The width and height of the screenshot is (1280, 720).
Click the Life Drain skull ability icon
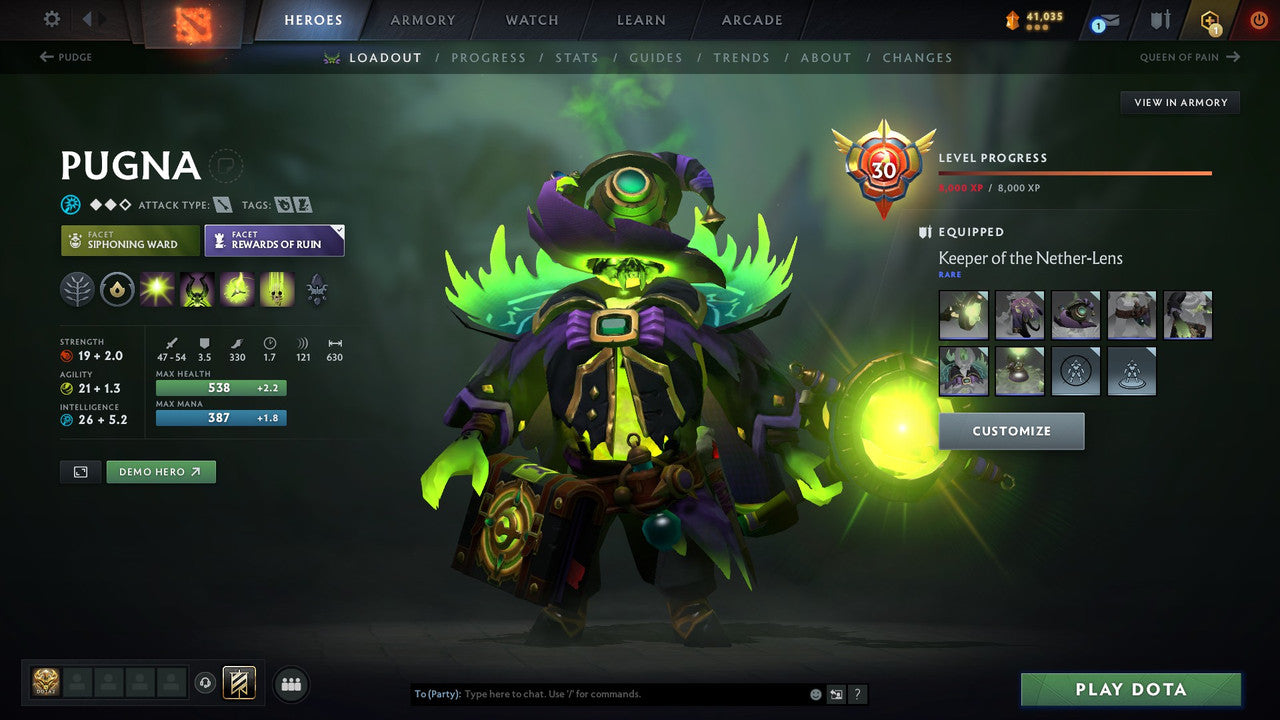tap(276, 289)
